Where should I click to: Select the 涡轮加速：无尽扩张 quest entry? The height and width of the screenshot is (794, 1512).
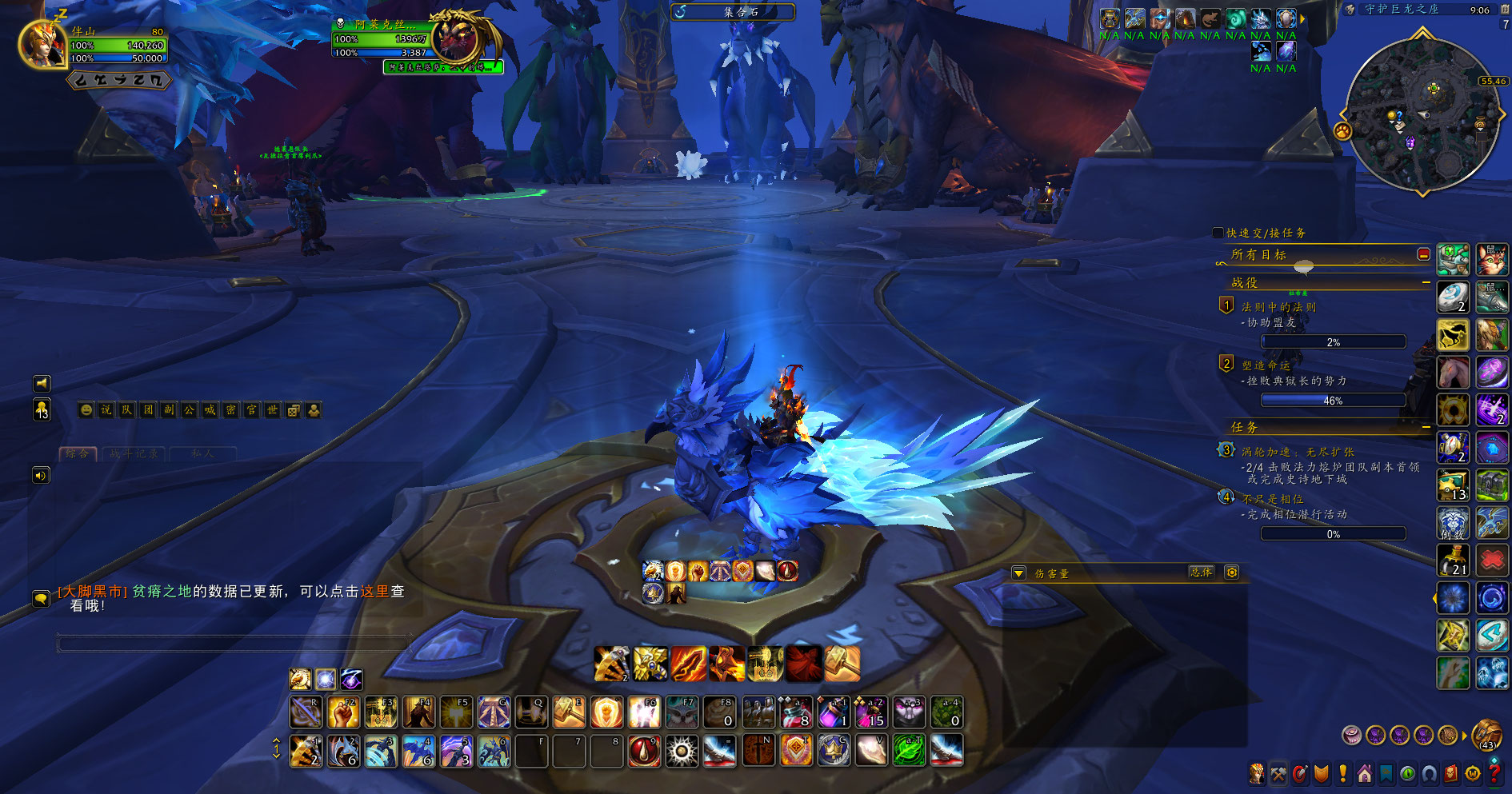1298,452
